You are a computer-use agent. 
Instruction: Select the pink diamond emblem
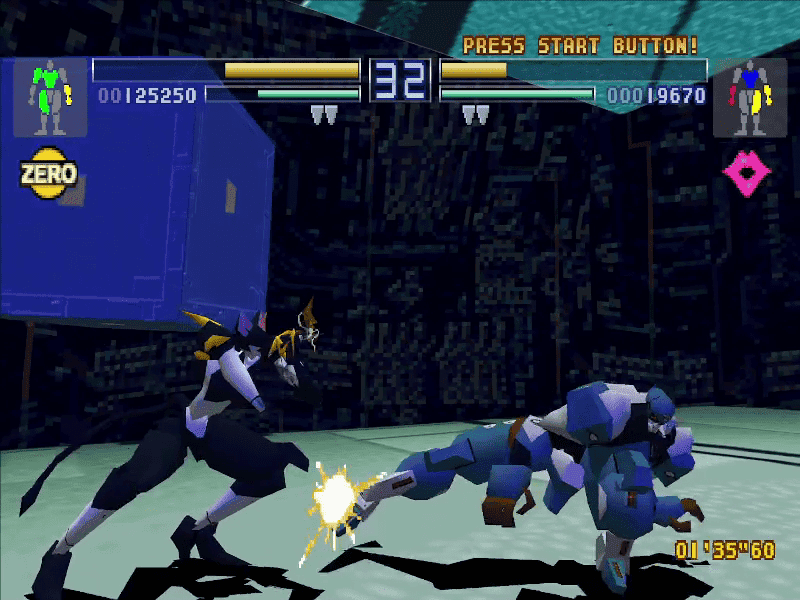747,174
